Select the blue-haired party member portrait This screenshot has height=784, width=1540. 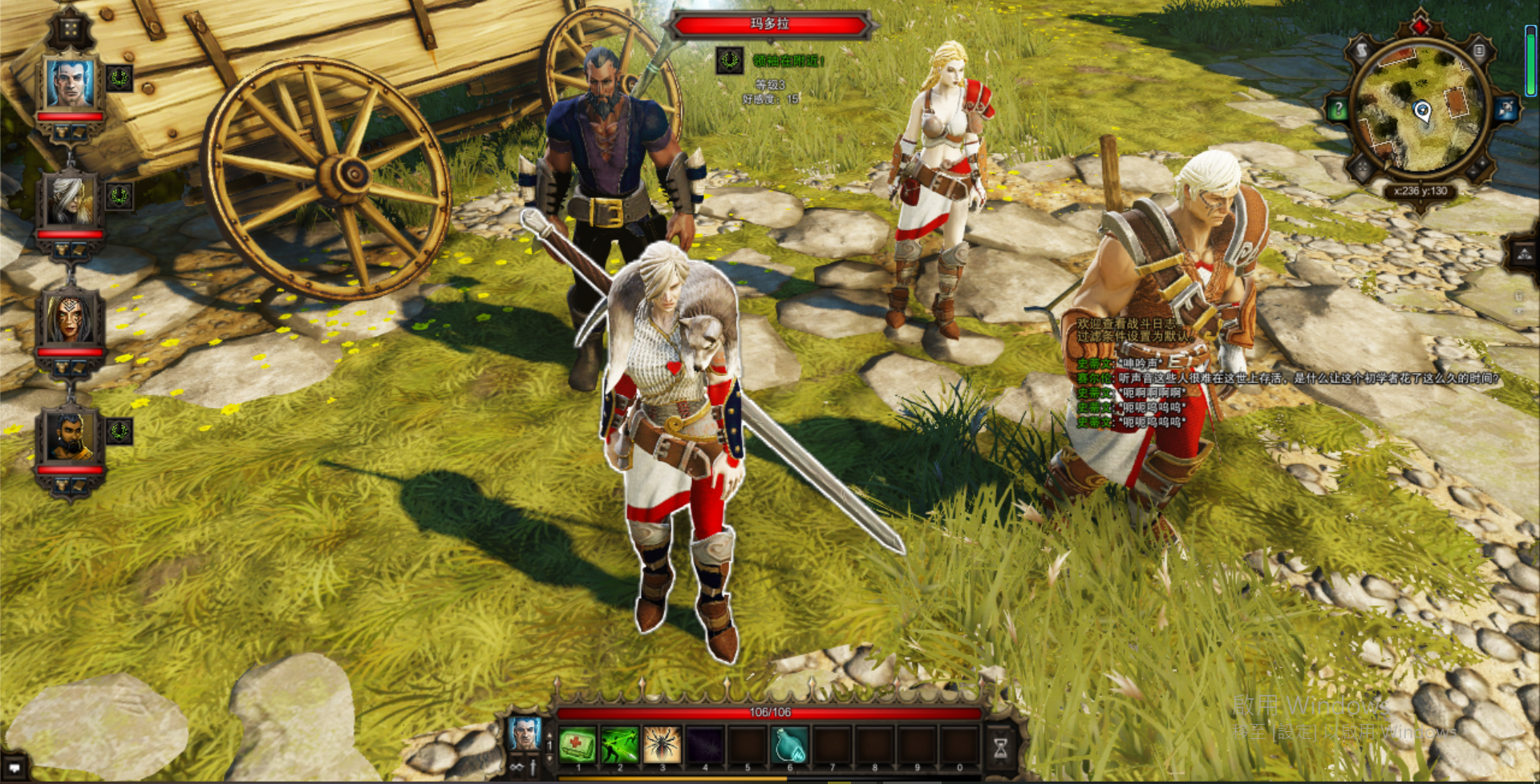[71, 83]
